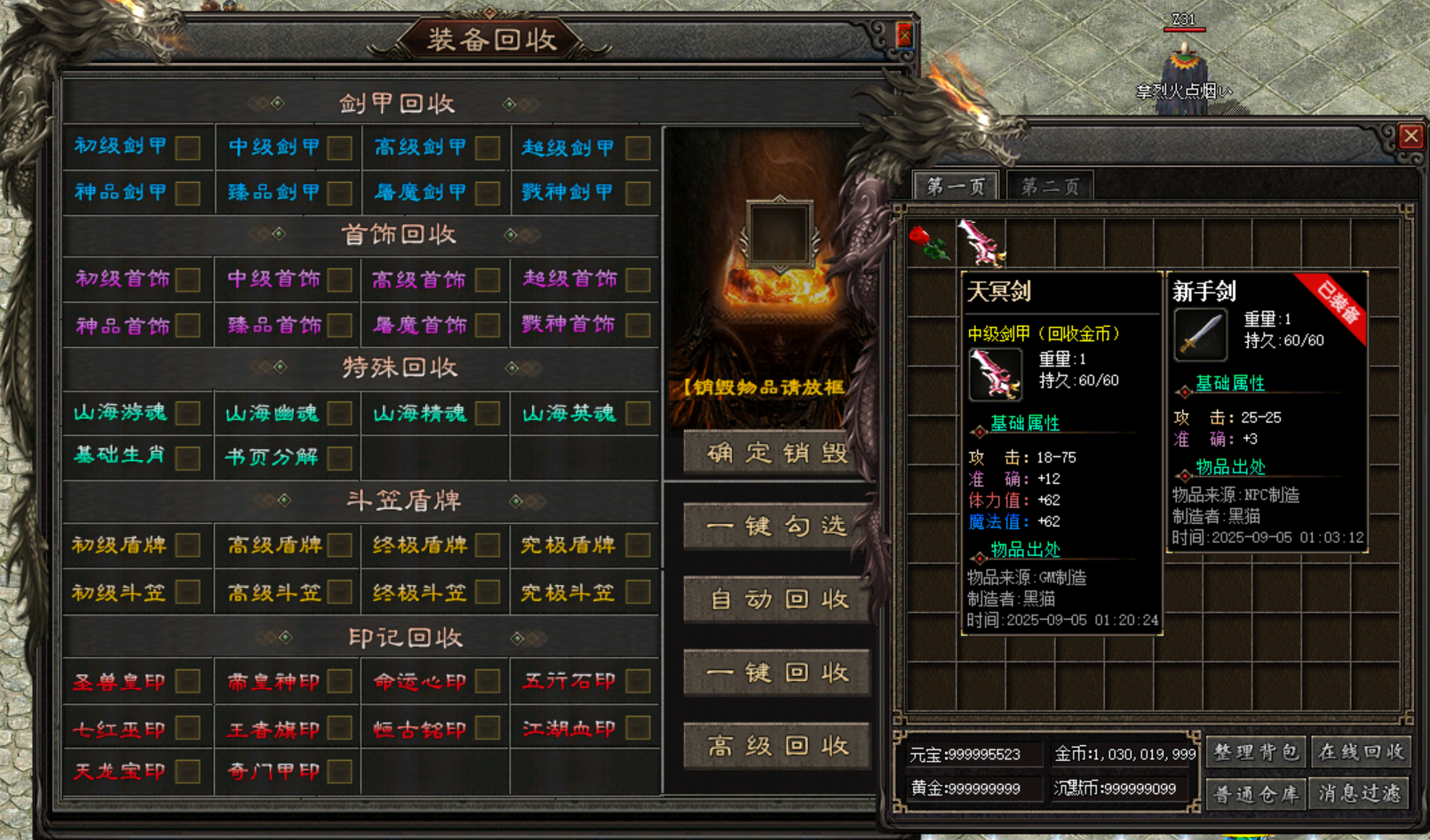Sort inventory with 整理背包 button
This screenshot has height=840, width=1430.
1256,752
